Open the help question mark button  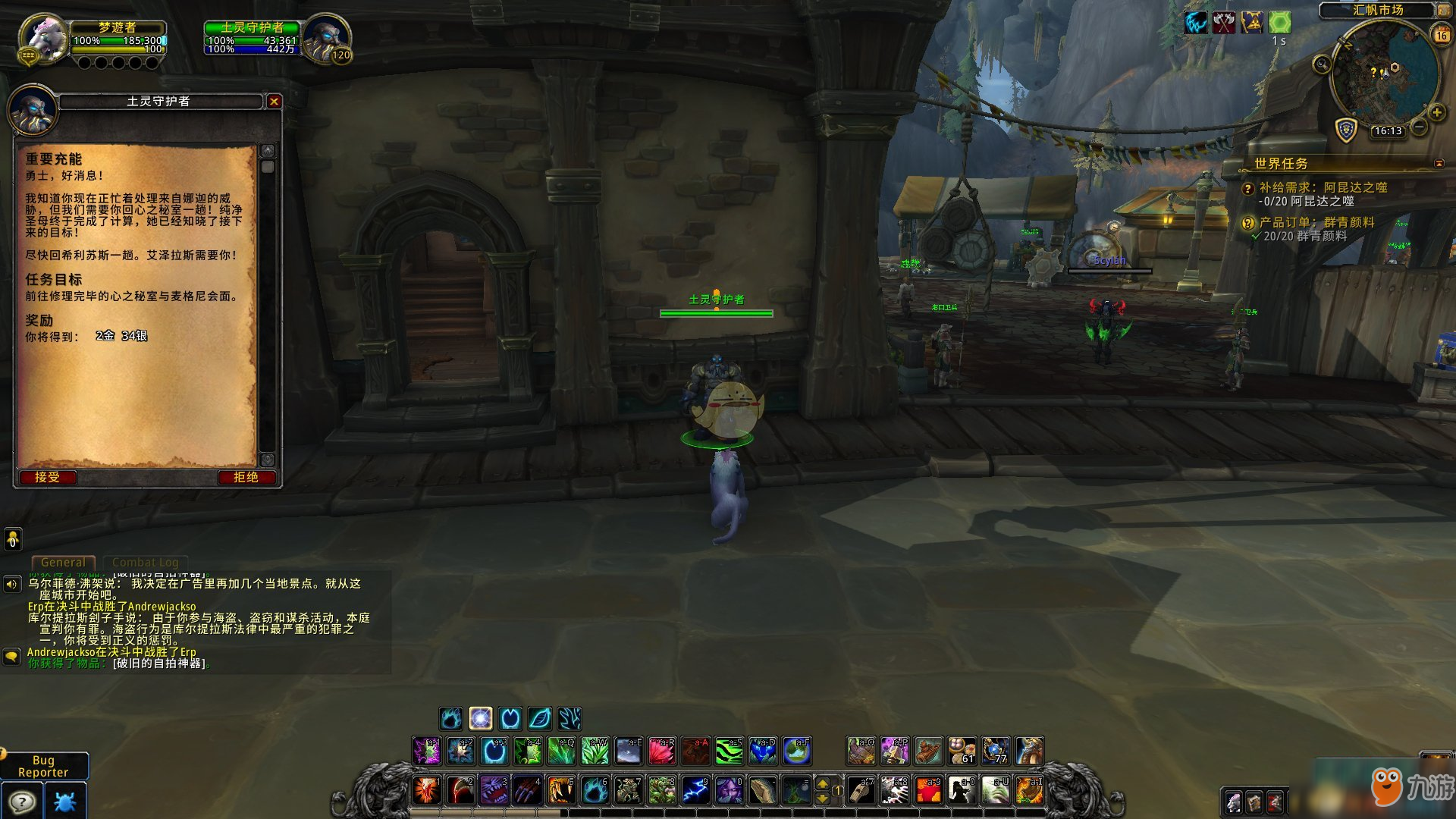pyautogui.click(x=22, y=802)
